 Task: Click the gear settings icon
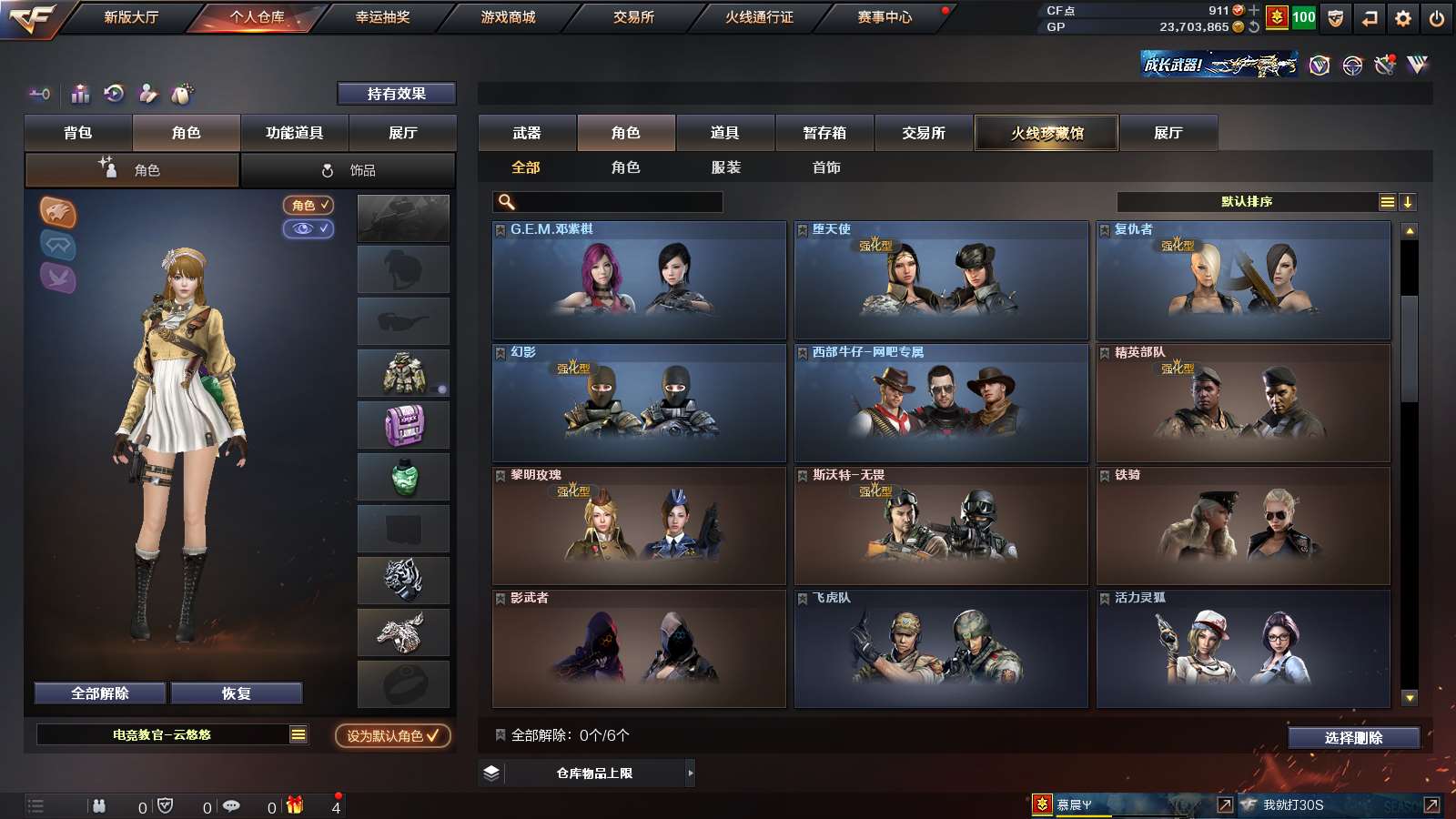1403,18
